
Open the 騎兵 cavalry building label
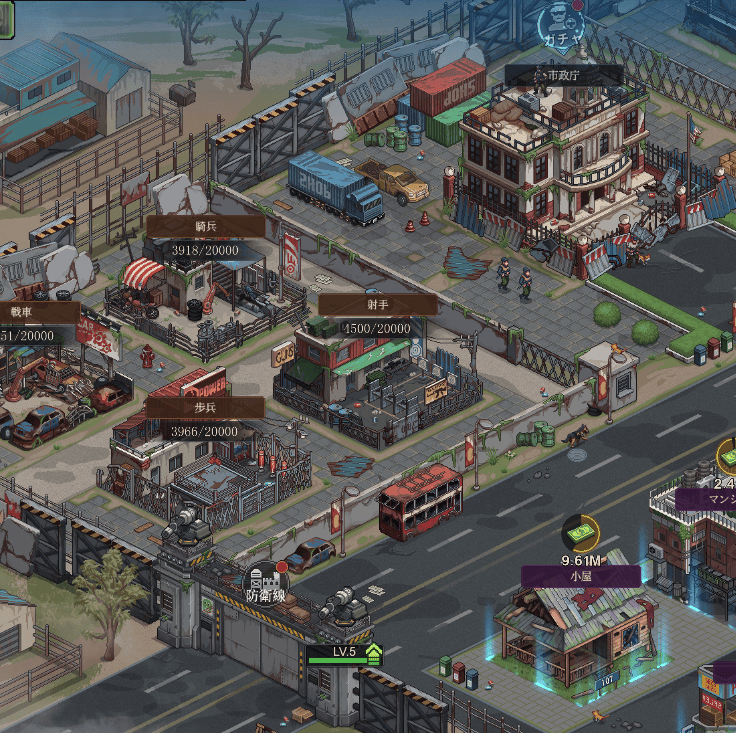205,227
